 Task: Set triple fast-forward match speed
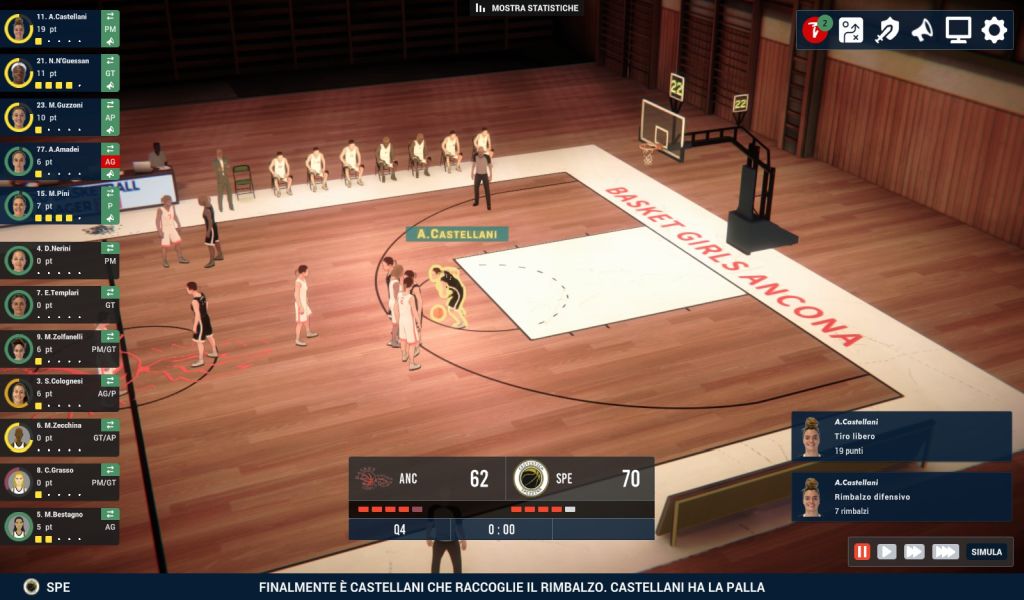pos(945,551)
